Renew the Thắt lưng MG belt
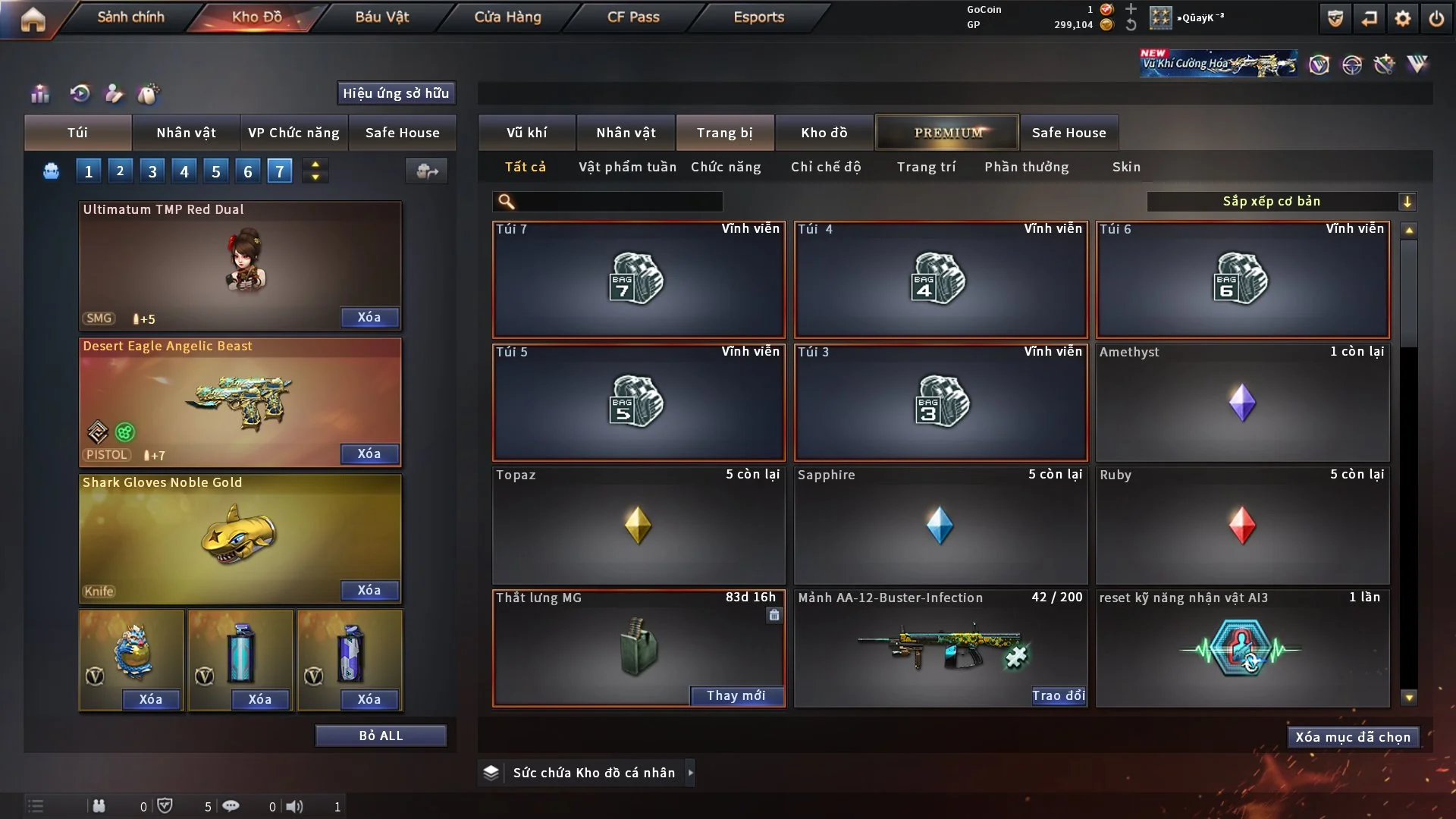This screenshot has height=819, width=1456. tap(736, 695)
